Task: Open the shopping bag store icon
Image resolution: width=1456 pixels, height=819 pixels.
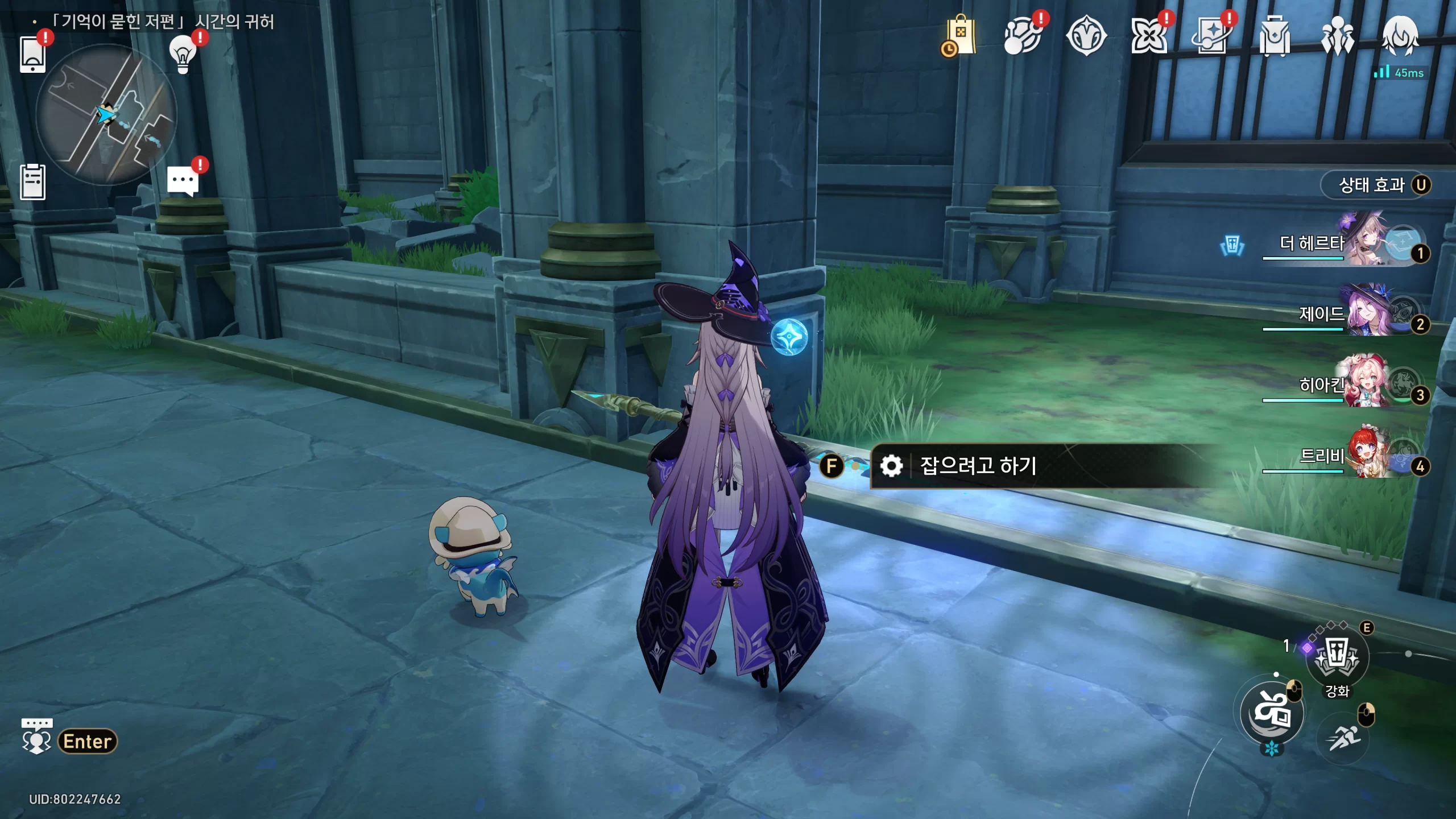Action: pyautogui.click(x=960, y=36)
